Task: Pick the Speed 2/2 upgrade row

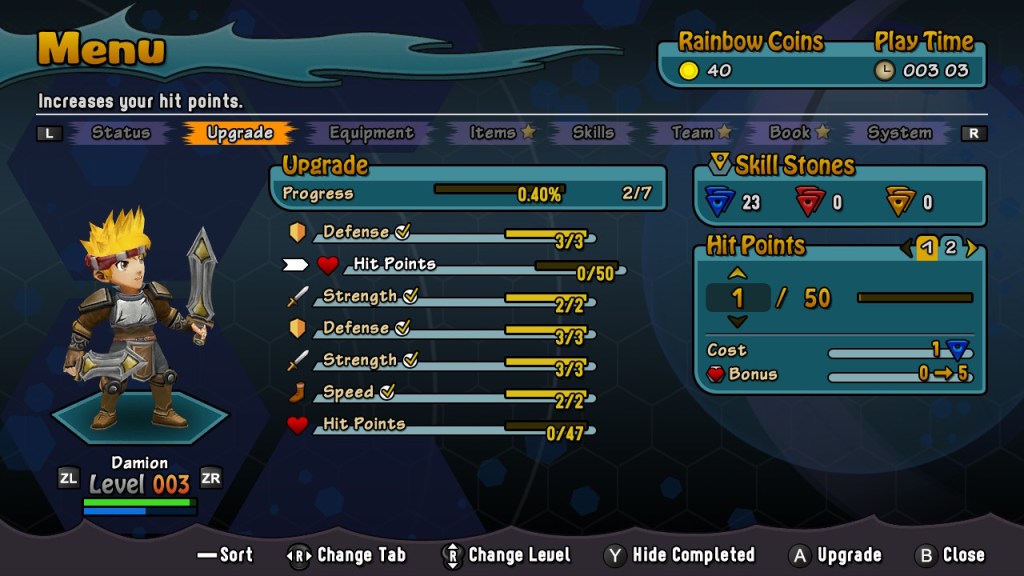Action: click(x=440, y=393)
